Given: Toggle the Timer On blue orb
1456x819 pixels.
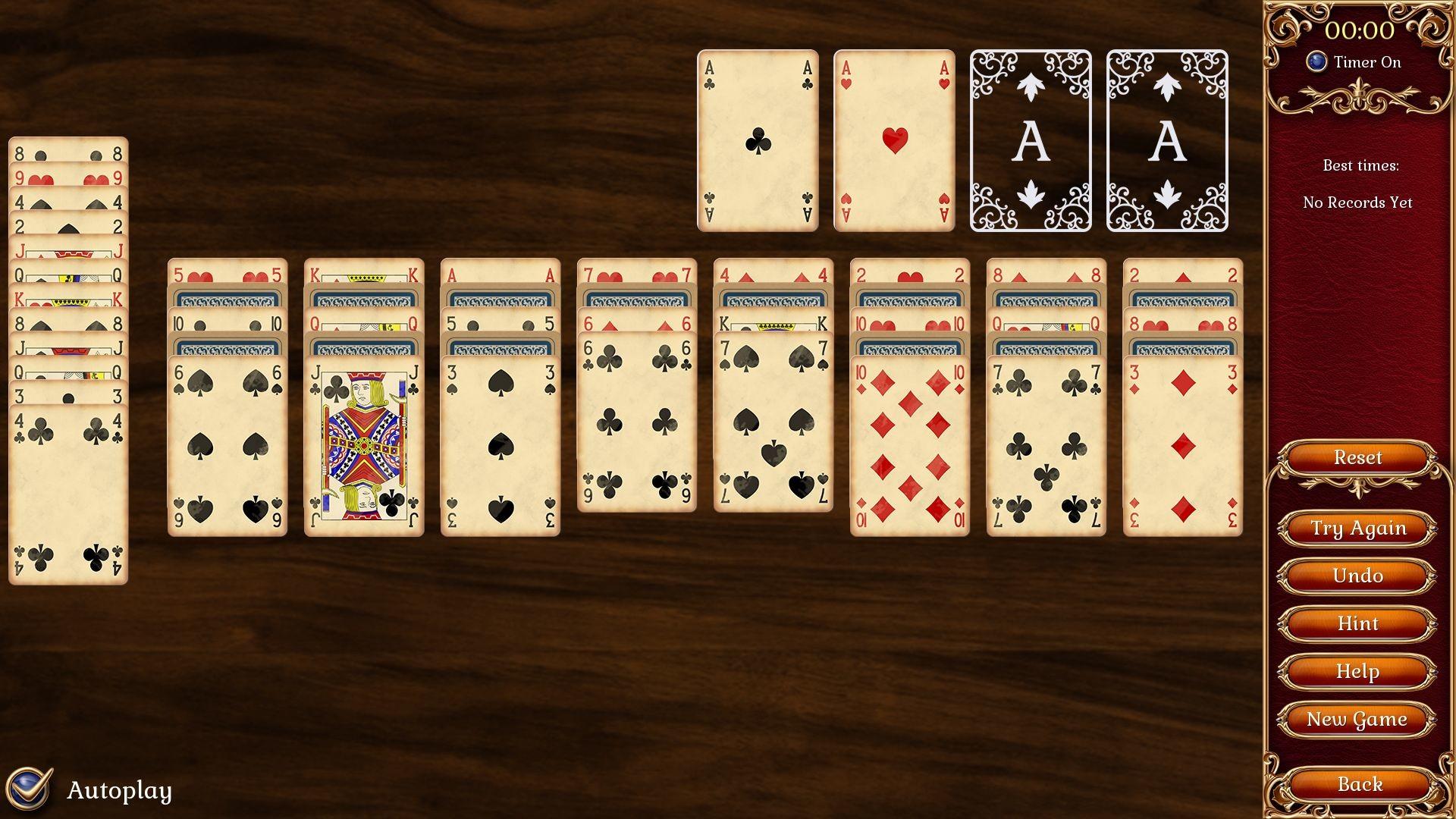Looking at the screenshot, I should click(1316, 62).
